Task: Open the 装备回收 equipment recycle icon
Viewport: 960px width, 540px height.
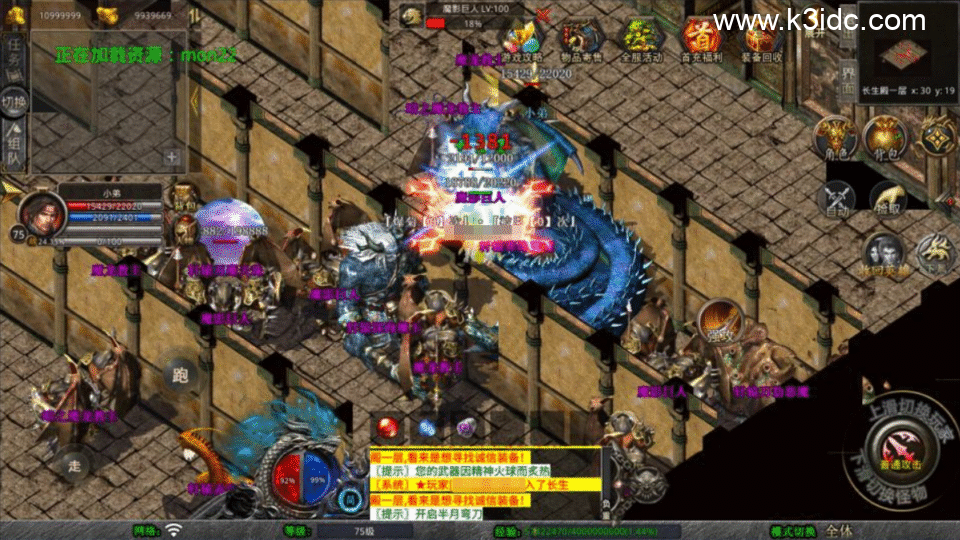Action: [762, 38]
